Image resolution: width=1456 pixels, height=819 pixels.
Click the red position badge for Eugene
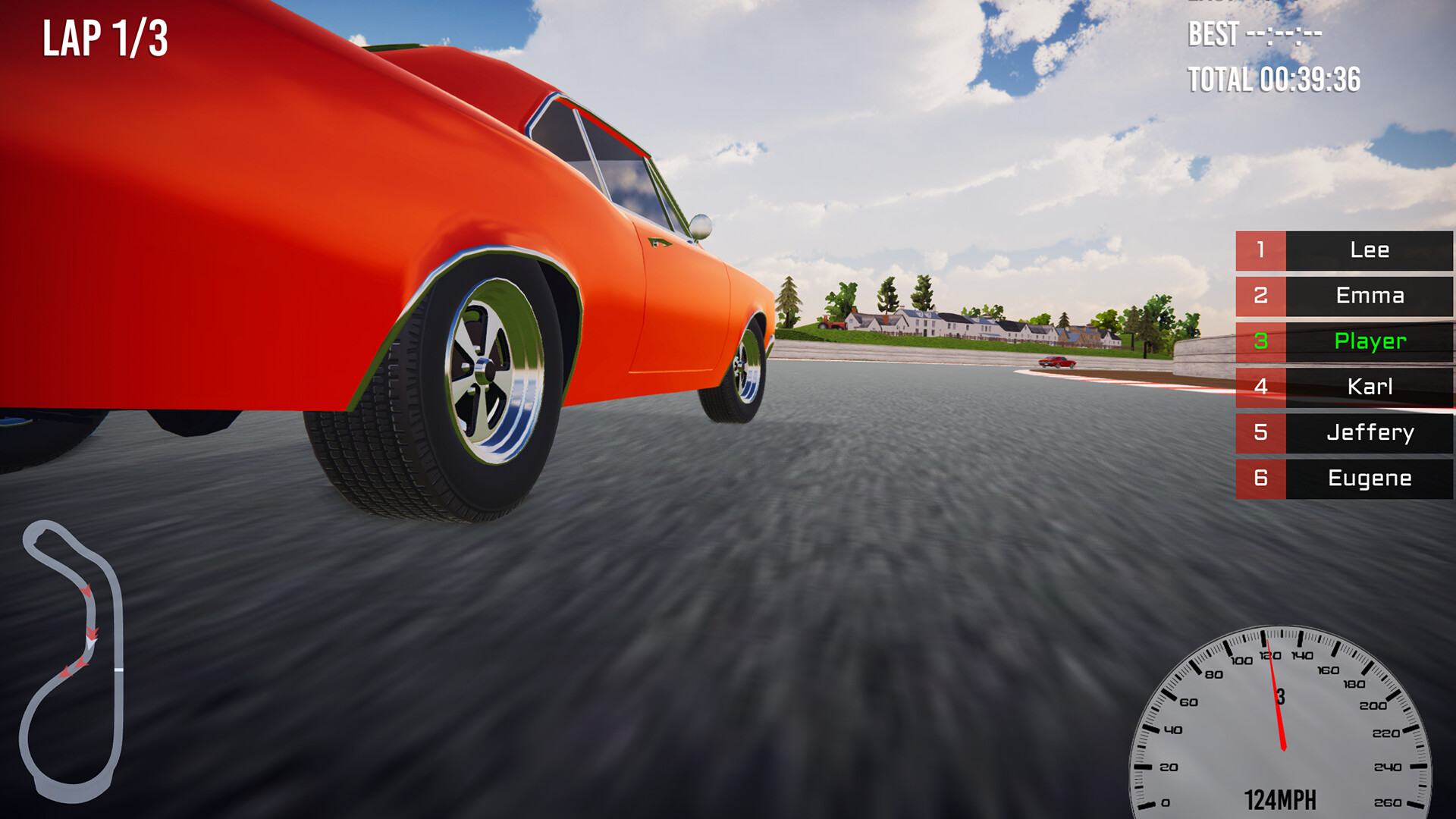(x=1260, y=479)
